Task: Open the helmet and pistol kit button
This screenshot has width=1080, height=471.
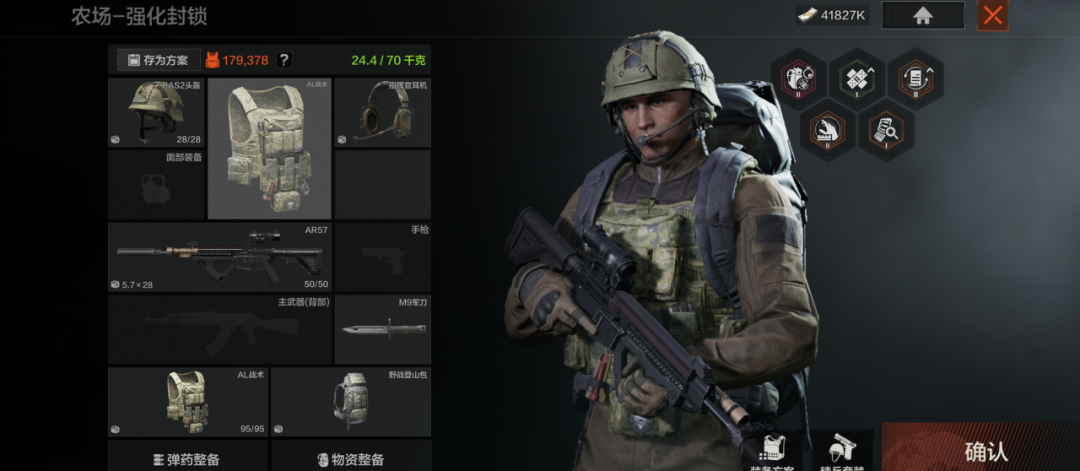Action: pos(838,452)
